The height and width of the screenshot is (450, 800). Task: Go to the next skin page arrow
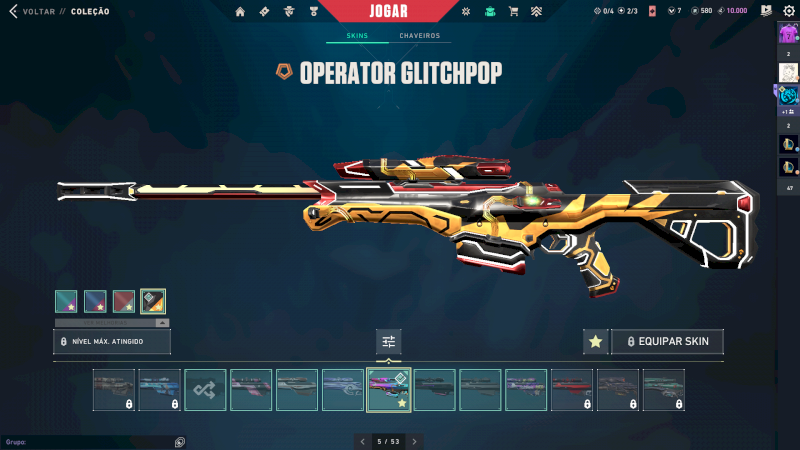(414, 441)
